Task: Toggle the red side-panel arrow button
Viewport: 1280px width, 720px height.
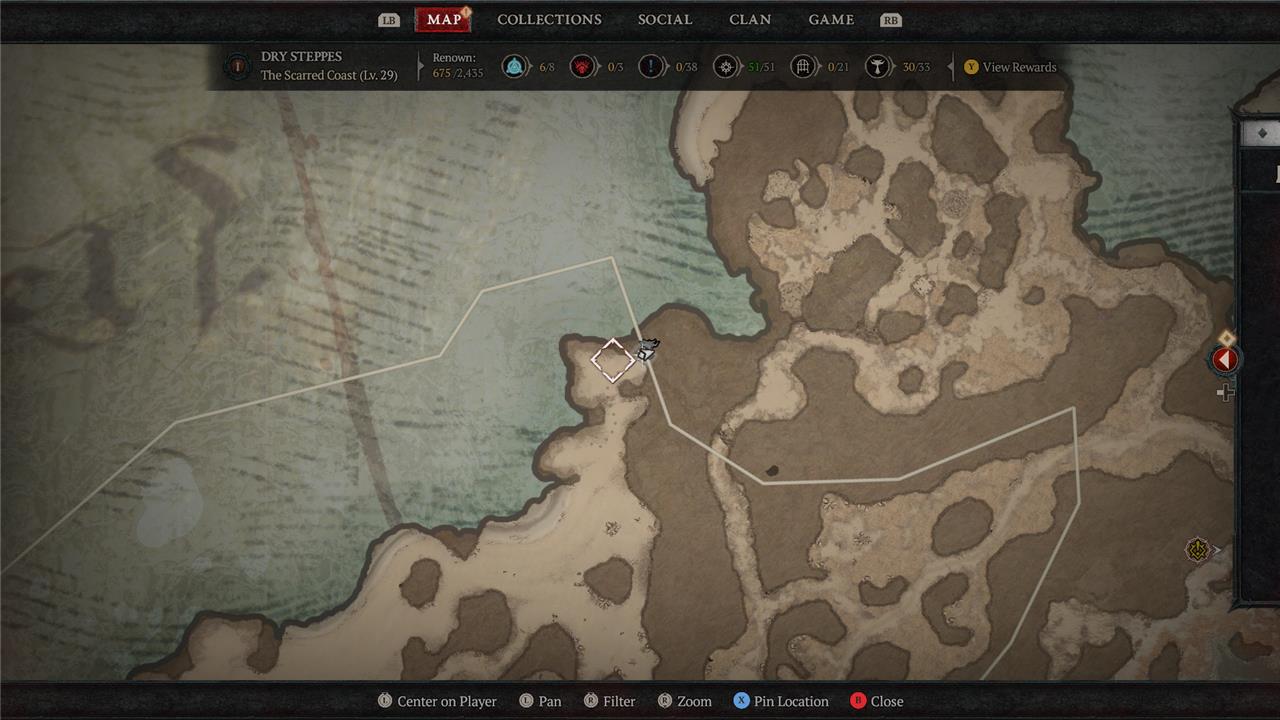Action: tap(1225, 360)
